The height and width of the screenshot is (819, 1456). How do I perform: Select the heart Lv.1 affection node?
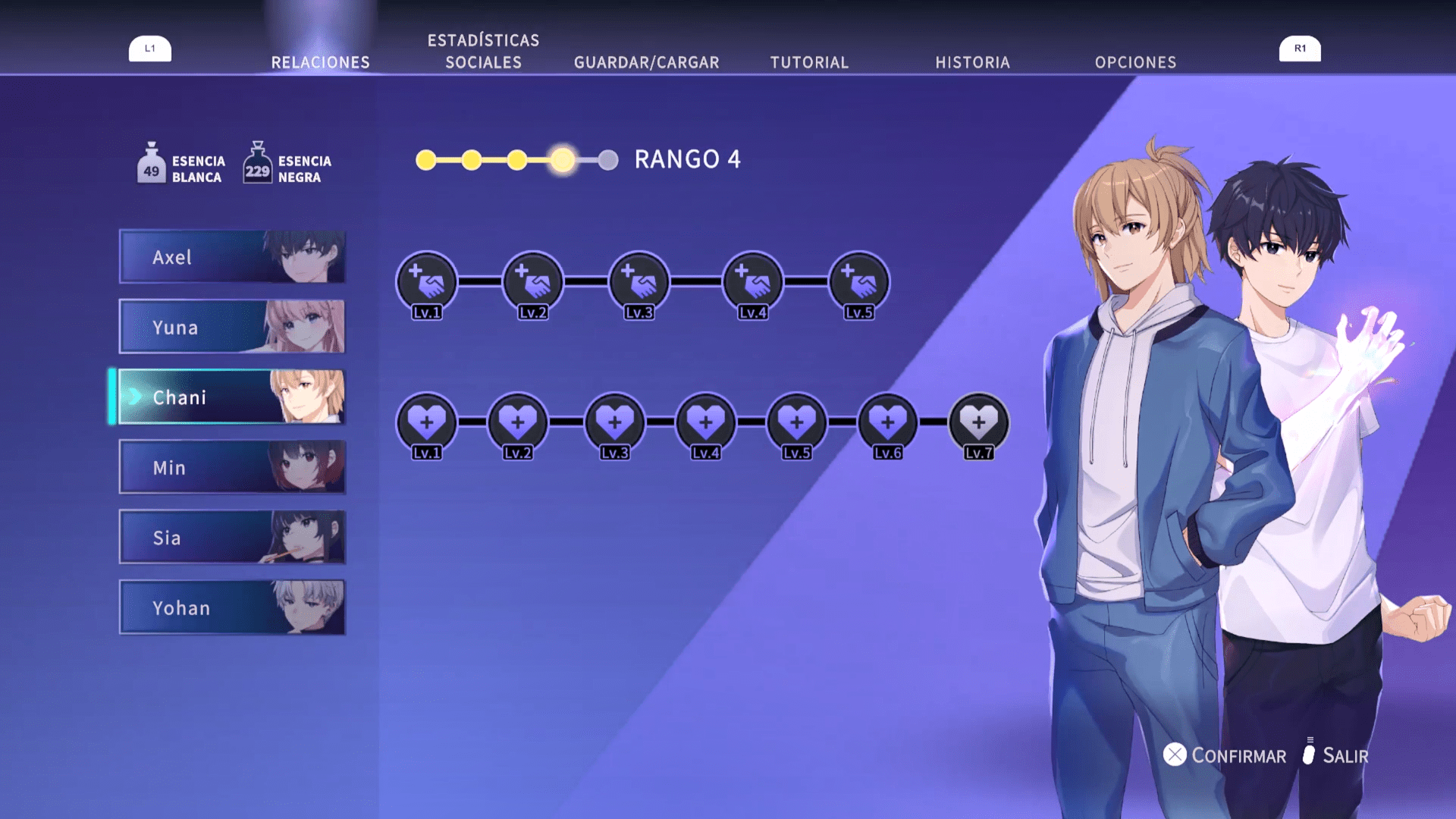coord(427,422)
